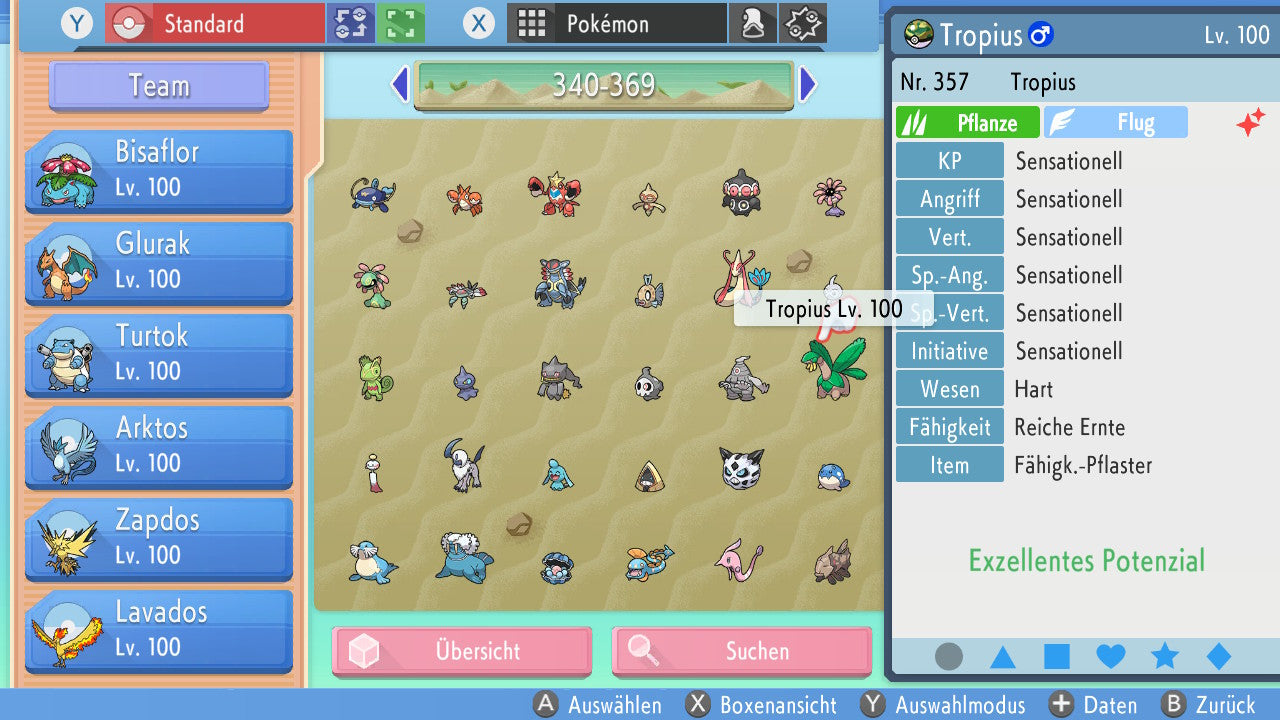
Task: Open the Pokémon view selector
Action: point(617,22)
